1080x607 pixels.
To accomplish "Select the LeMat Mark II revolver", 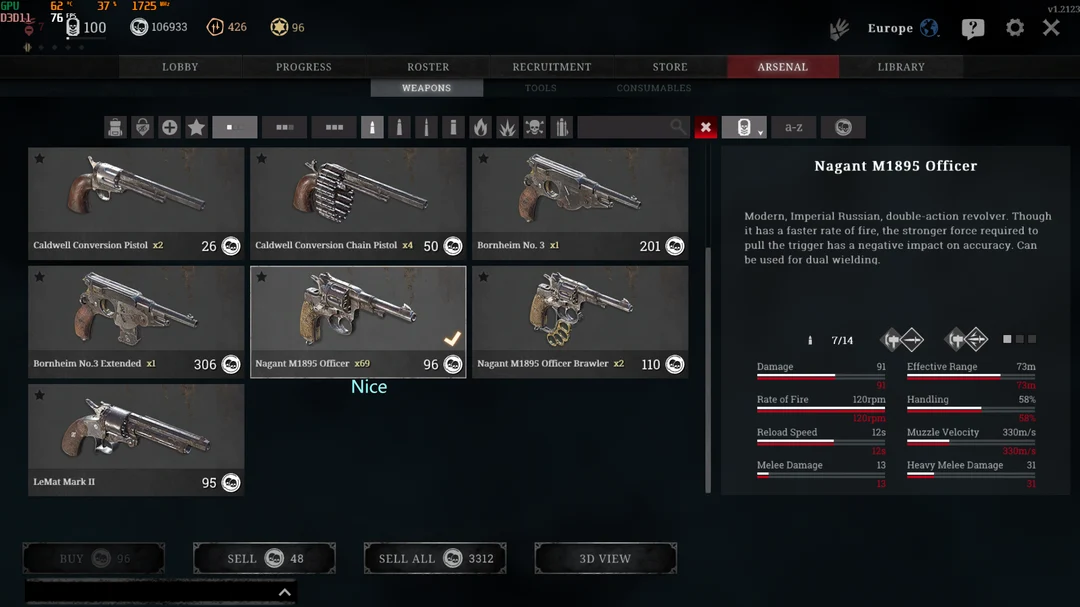I will click(136, 440).
